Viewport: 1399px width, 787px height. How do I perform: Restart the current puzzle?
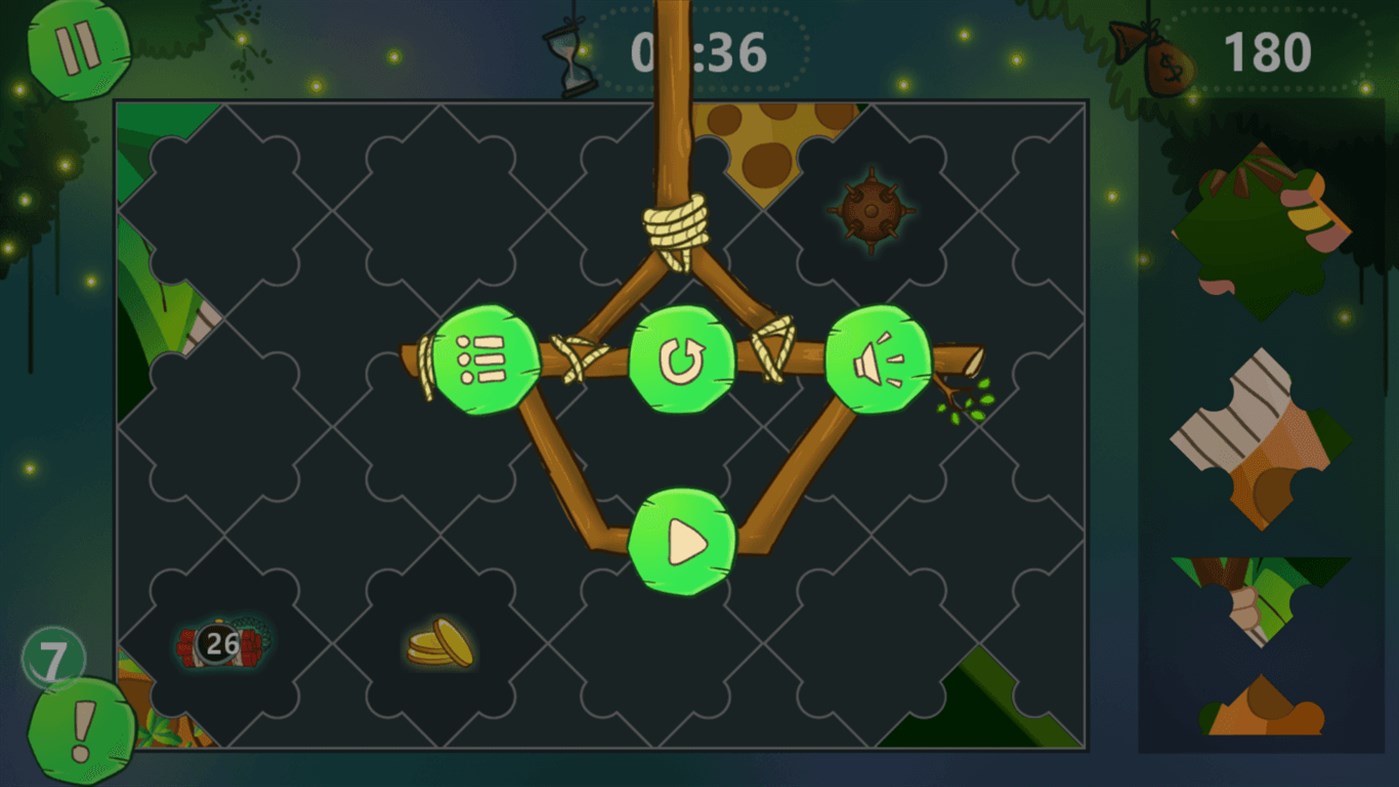[681, 360]
